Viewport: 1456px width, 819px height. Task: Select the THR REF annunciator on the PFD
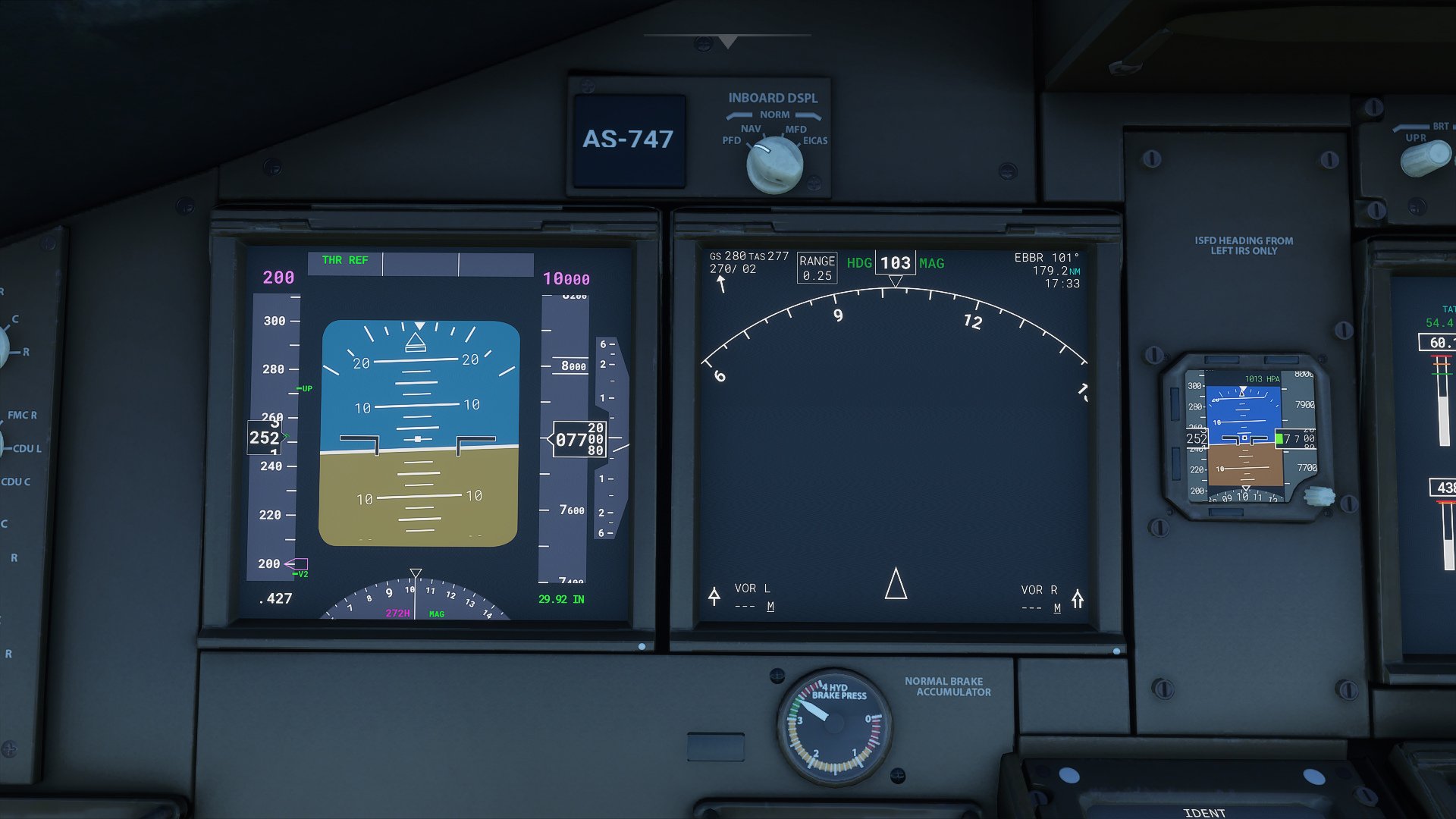tap(345, 260)
